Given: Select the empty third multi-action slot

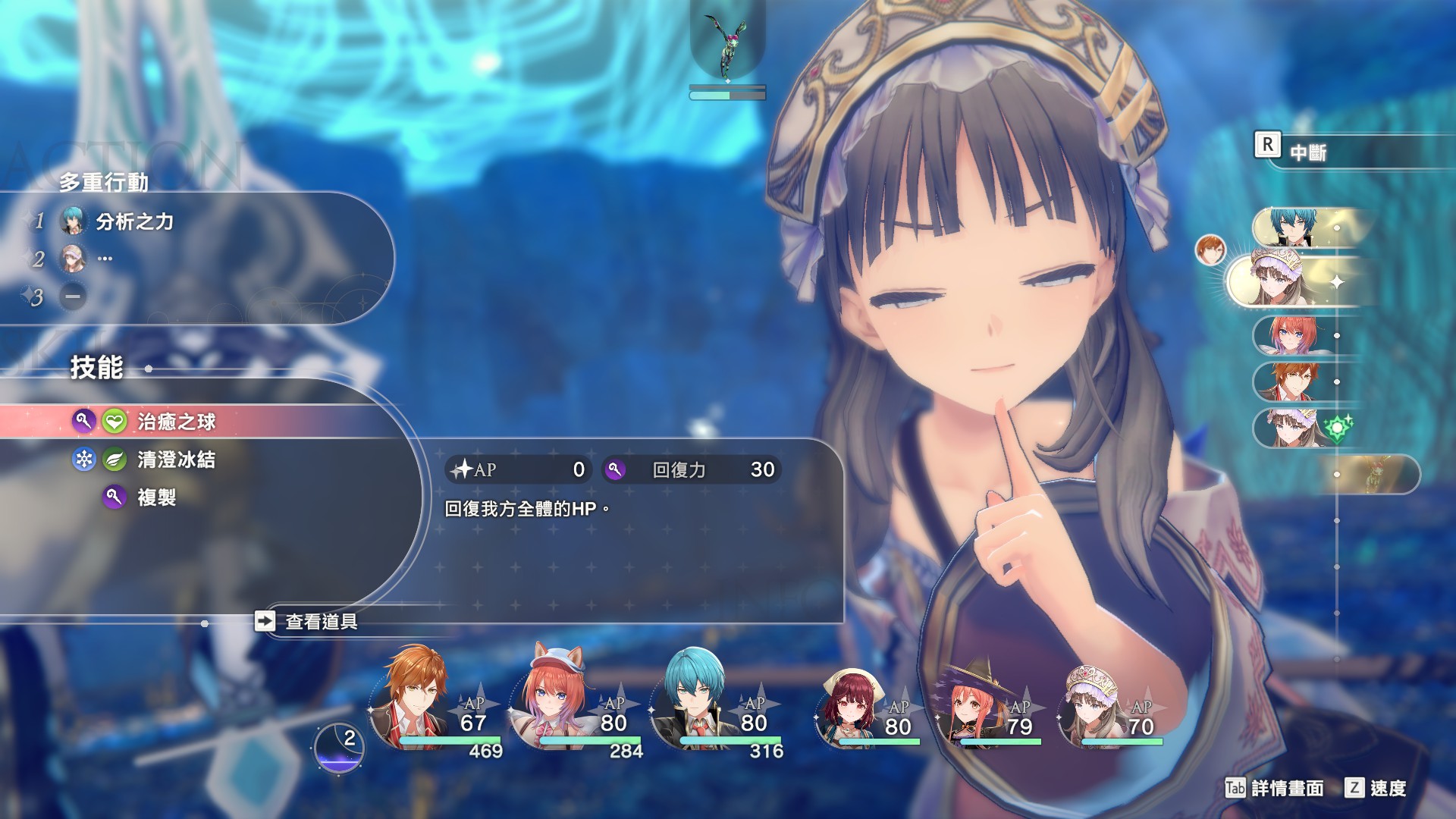Looking at the screenshot, I should (73, 297).
